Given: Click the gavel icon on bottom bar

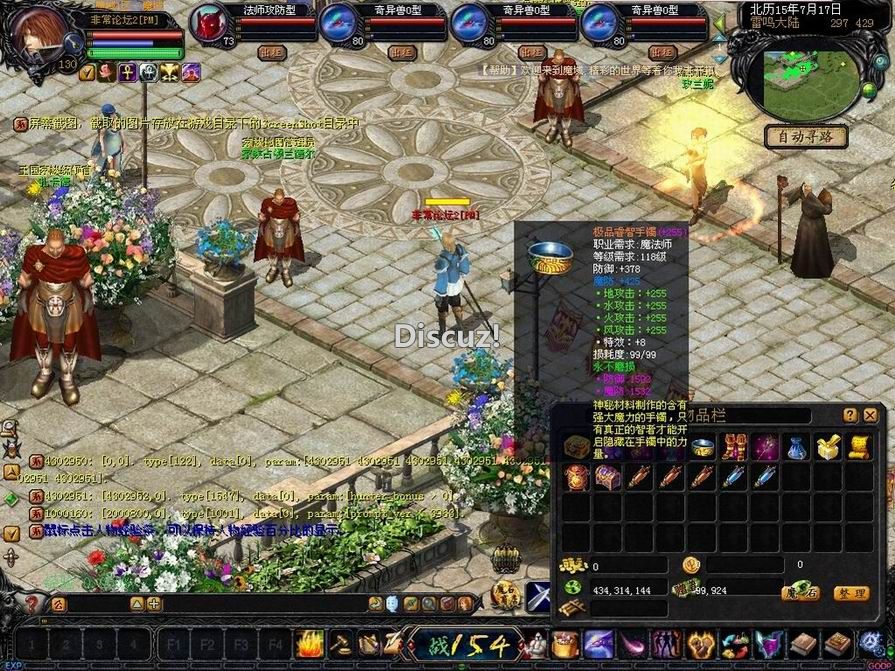Looking at the screenshot, I should point(340,643).
